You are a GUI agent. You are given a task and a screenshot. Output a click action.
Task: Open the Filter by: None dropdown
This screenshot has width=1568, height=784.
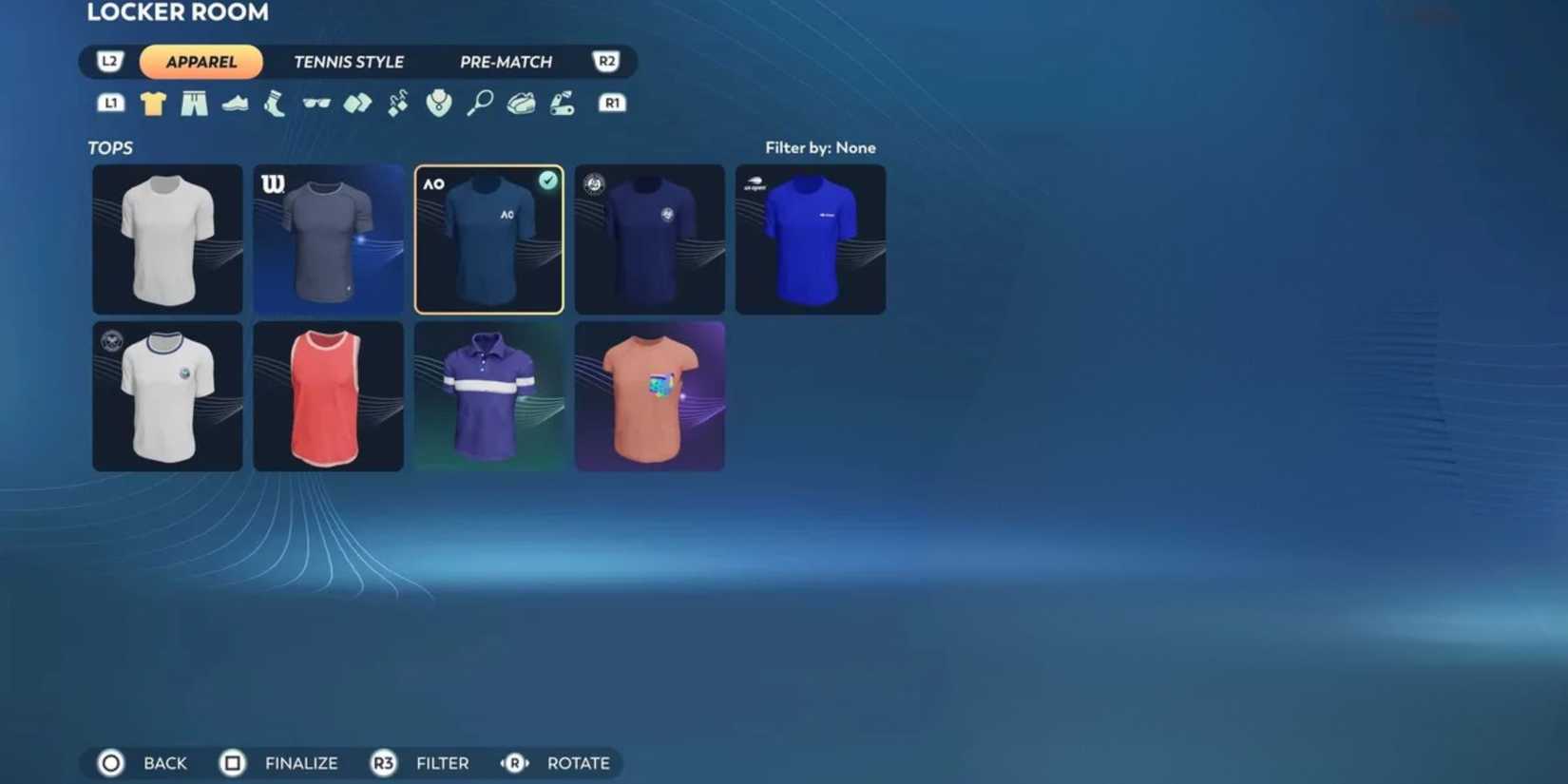(x=822, y=147)
